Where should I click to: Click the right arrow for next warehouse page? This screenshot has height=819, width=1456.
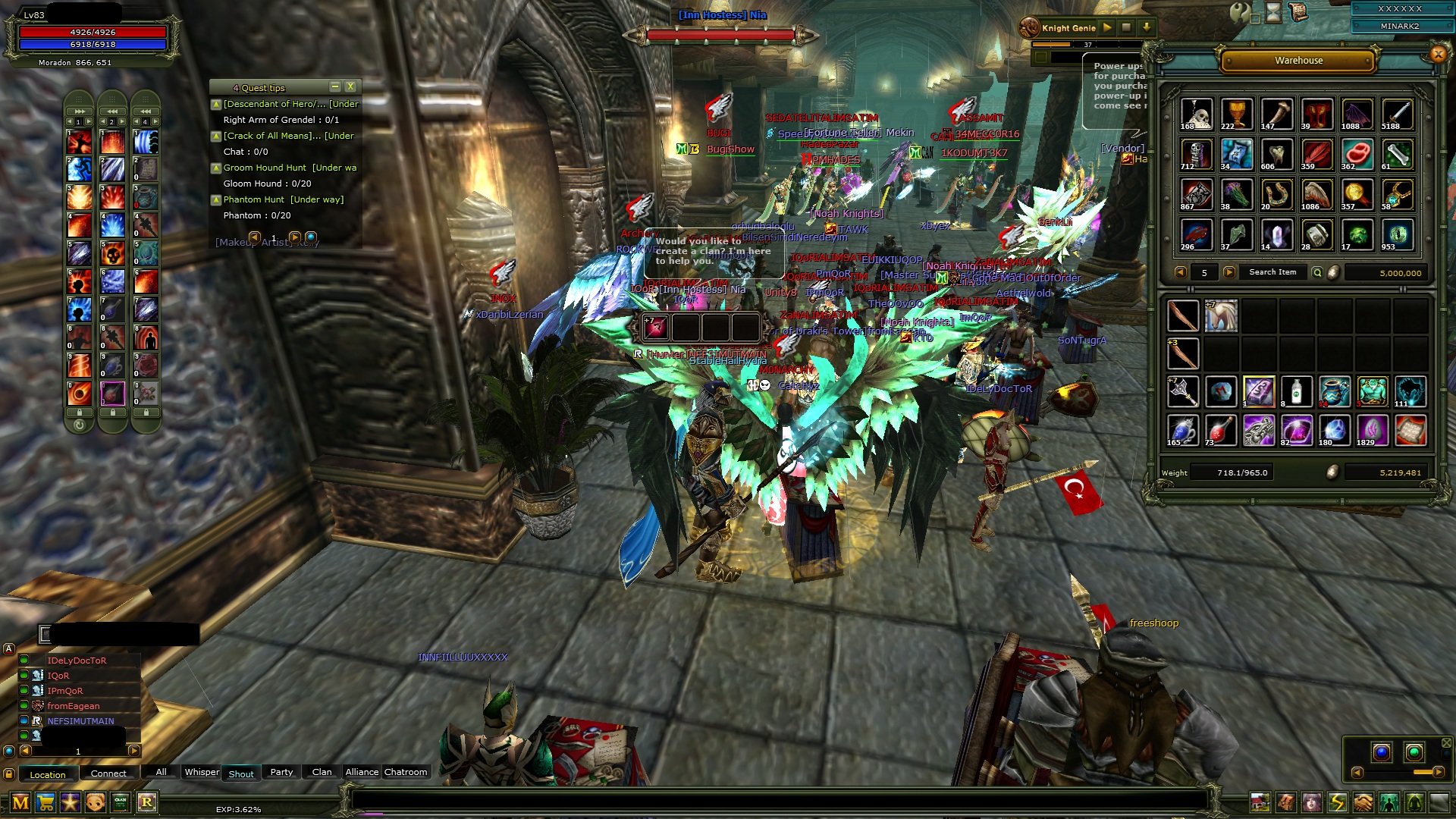tap(1231, 272)
